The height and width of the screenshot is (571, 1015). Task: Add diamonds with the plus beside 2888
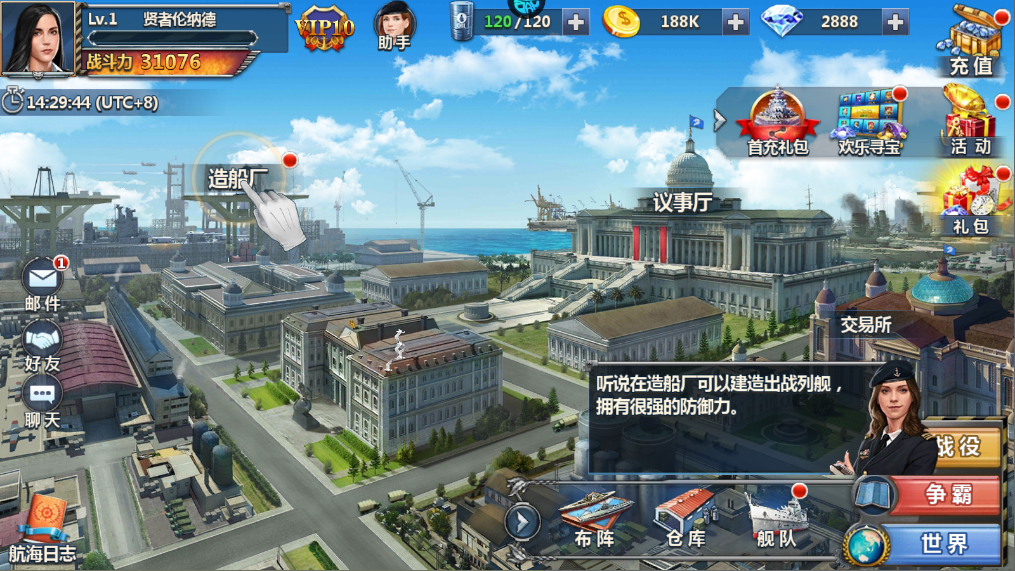(895, 22)
